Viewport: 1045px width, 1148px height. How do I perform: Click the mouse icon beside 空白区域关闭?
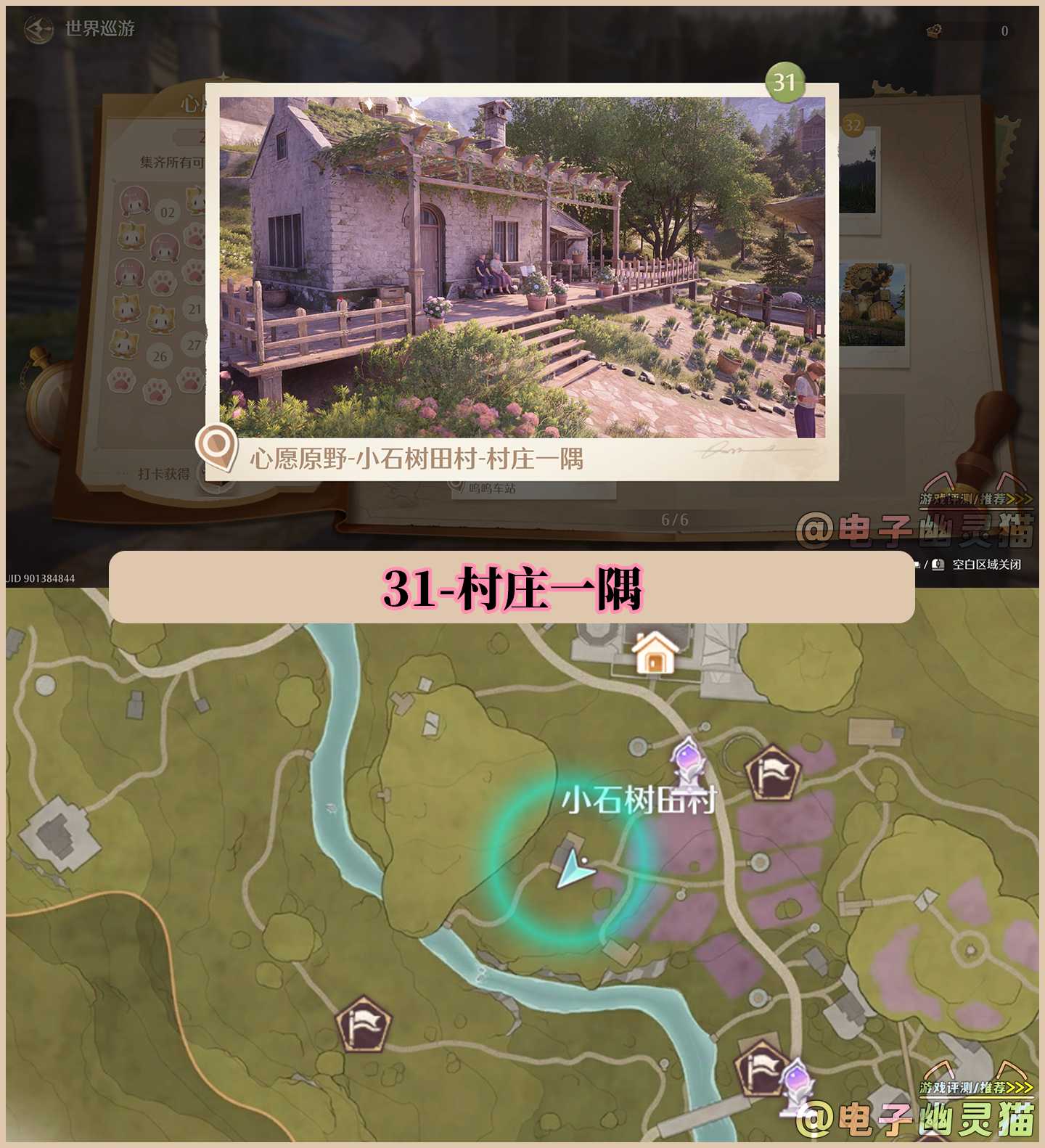[x=938, y=565]
